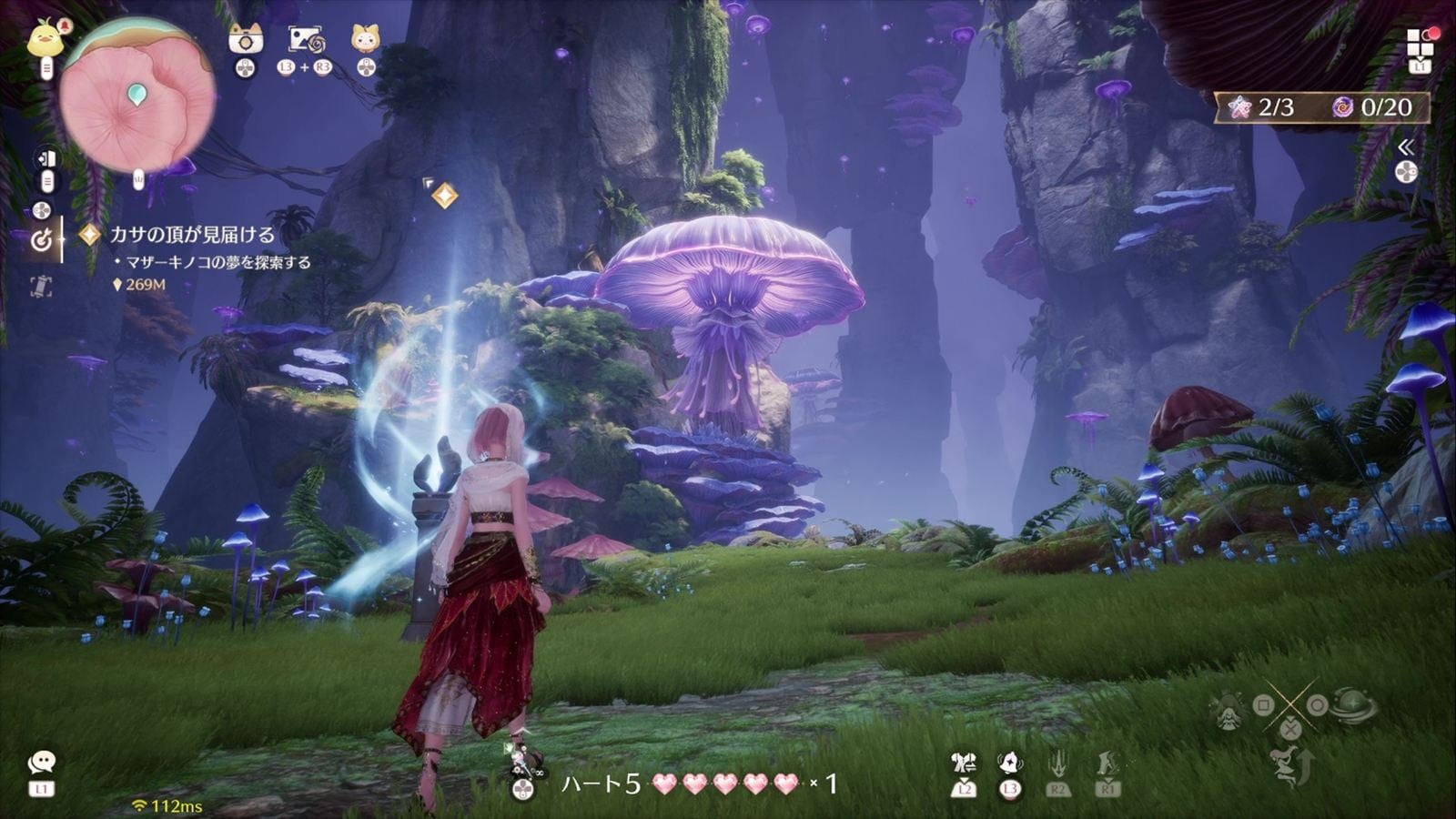Activate the ringing bell ability
Viewport: 1456px width, 819px height.
[x=1009, y=763]
